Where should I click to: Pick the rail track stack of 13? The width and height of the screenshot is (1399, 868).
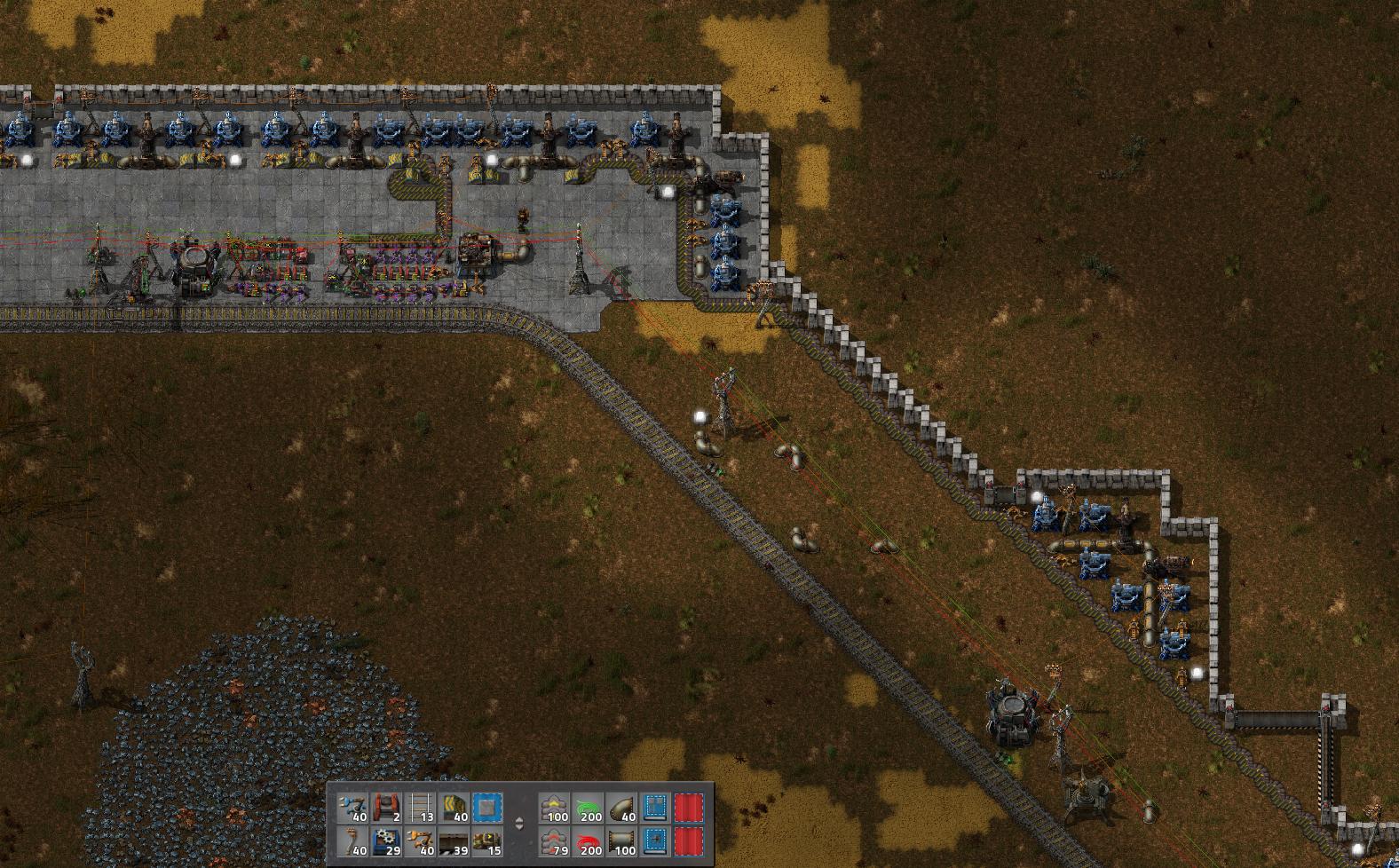click(x=421, y=808)
